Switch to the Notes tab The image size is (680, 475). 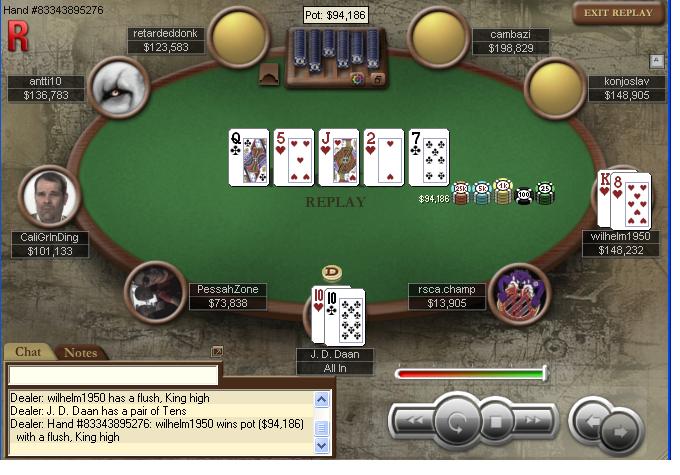pyautogui.click(x=80, y=352)
